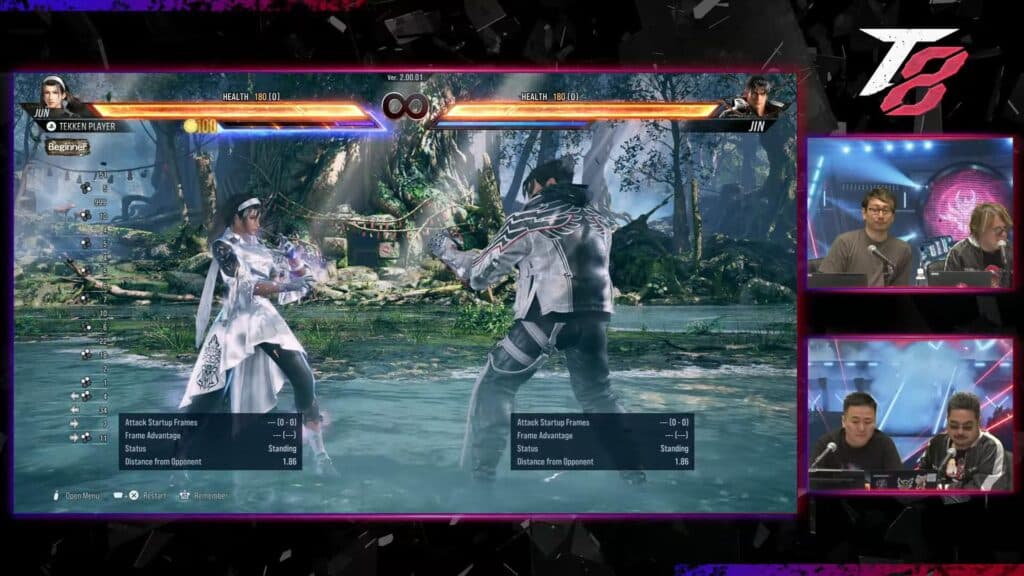Select the upper webcam feed thumbnail
Screen dimensions: 1024x576
tap(909, 213)
